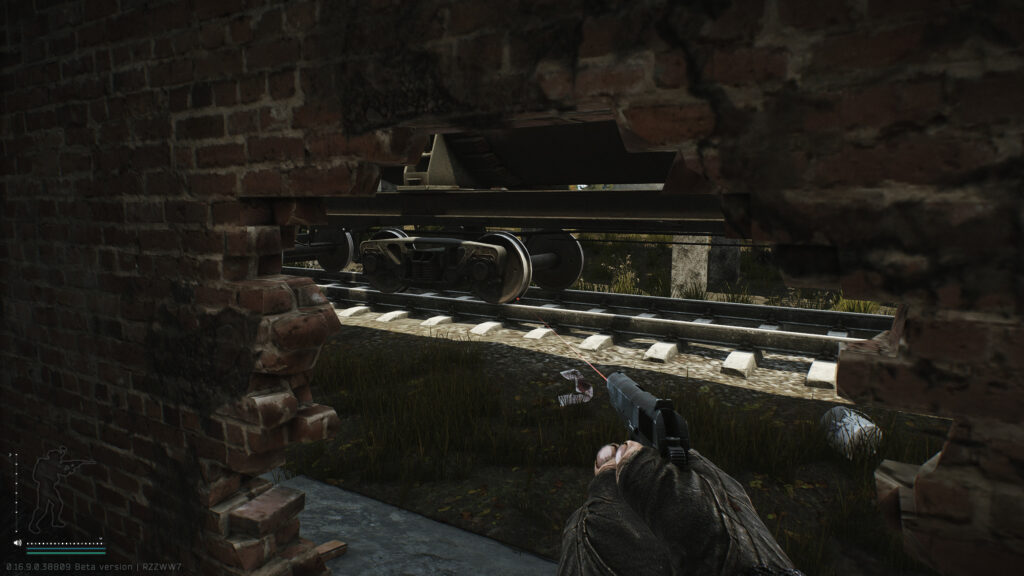The width and height of the screenshot is (1024, 576).
Task: Click the speaker noise level icon
Action: (18, 544)
